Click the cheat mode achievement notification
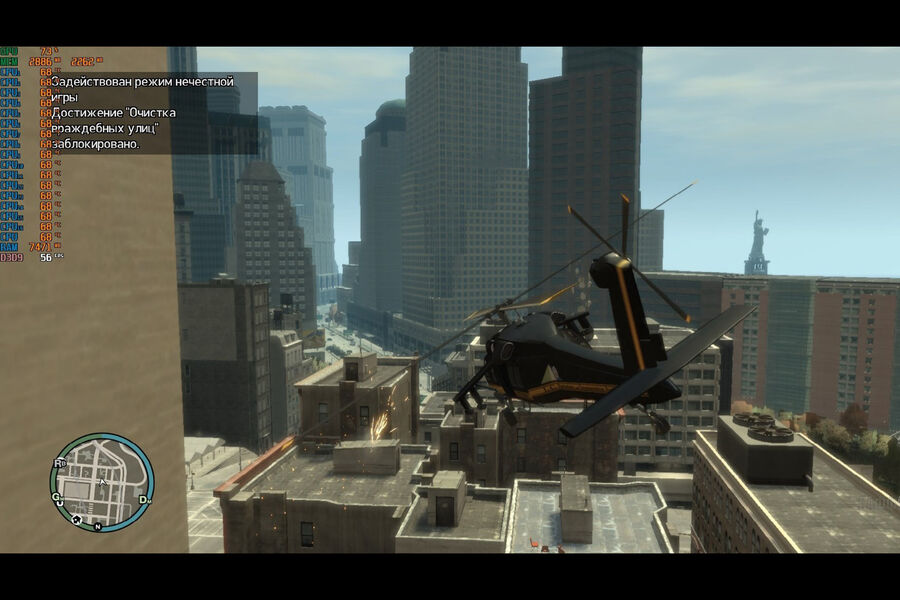 [150, 112]
